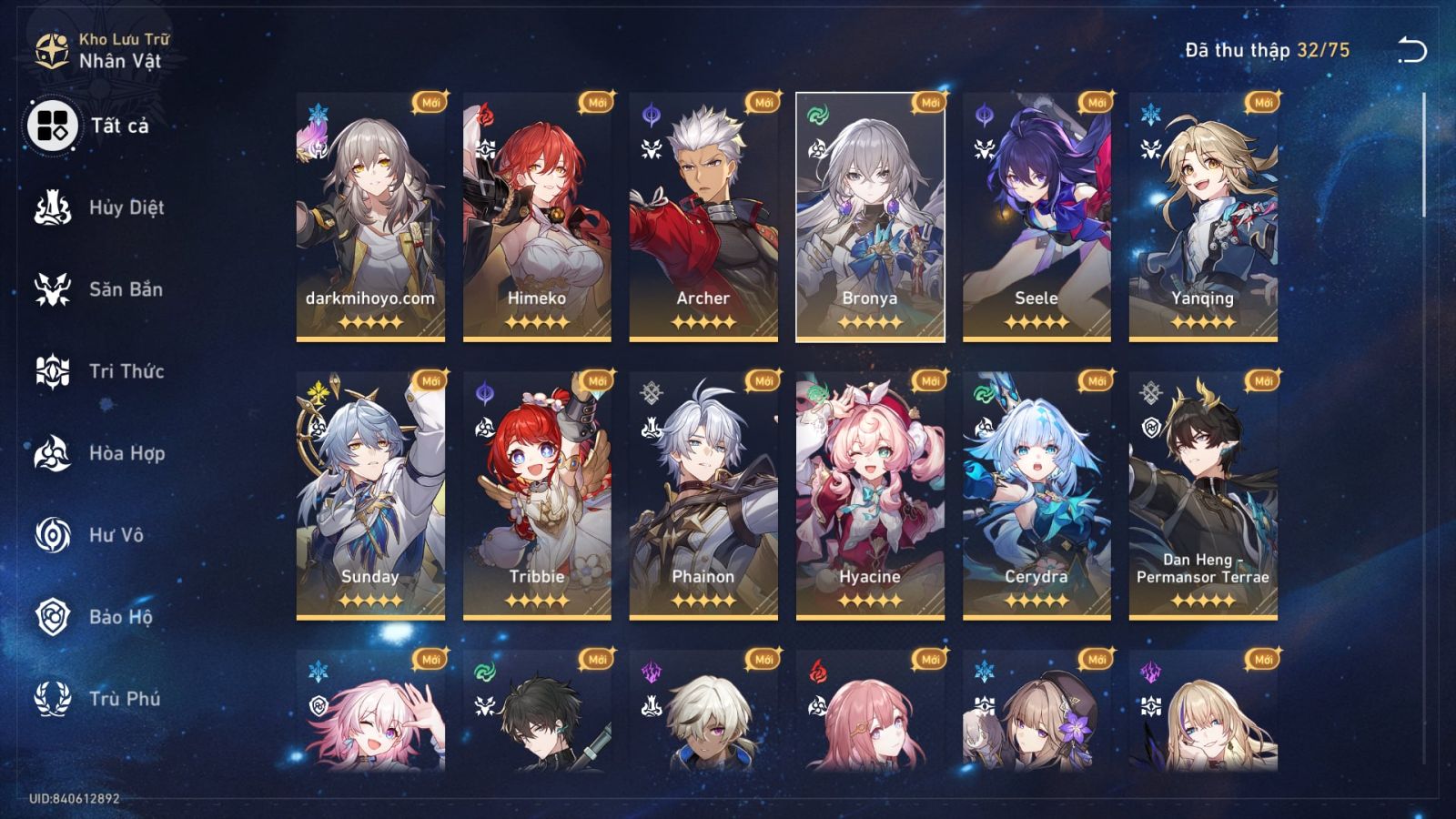Image resolution: width=1456 pixels, height=819 pixels.
Task: Select the Hủy Diệt path filter icon
Action: pos(55,207)
